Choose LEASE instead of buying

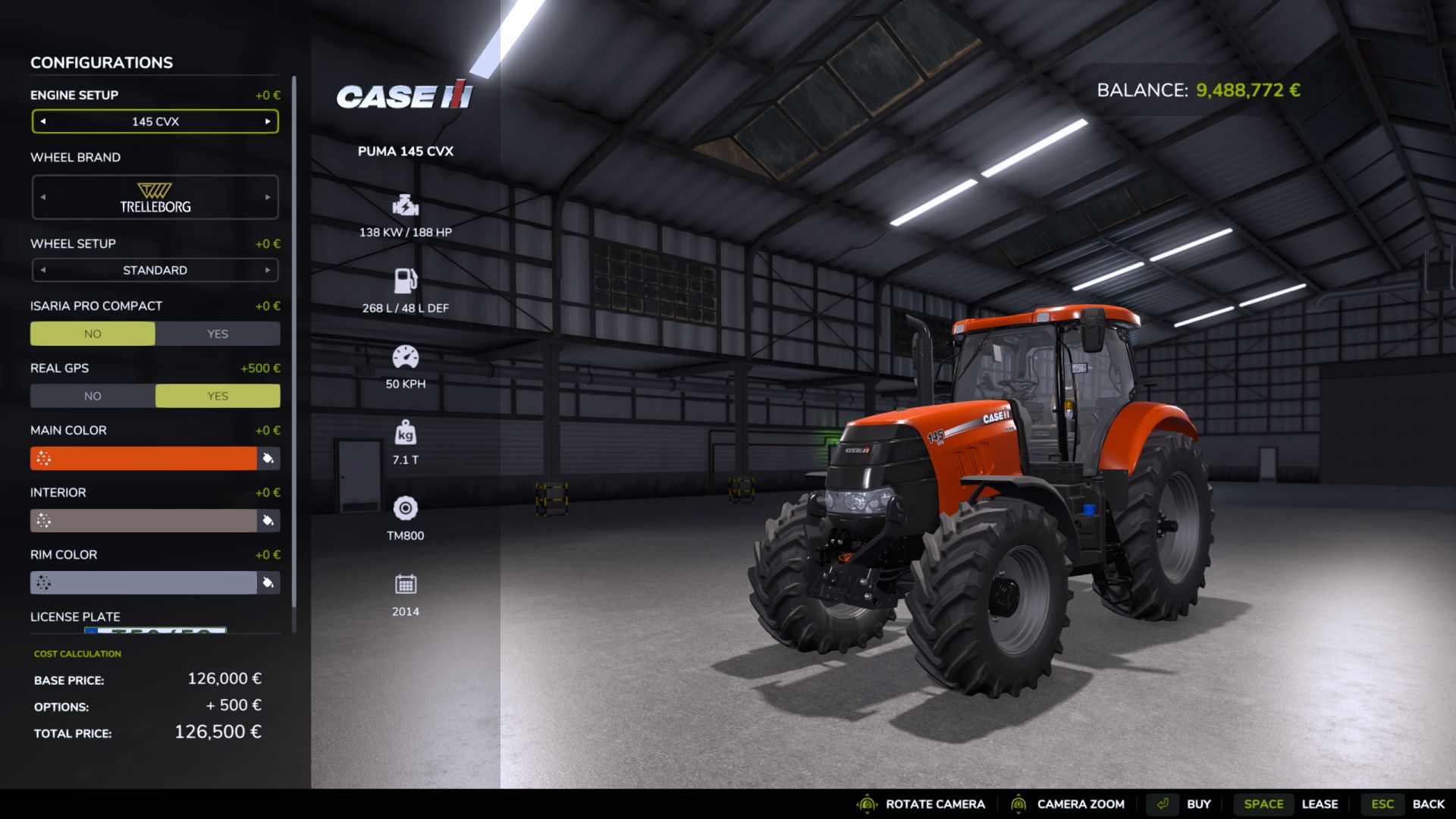1321,803
